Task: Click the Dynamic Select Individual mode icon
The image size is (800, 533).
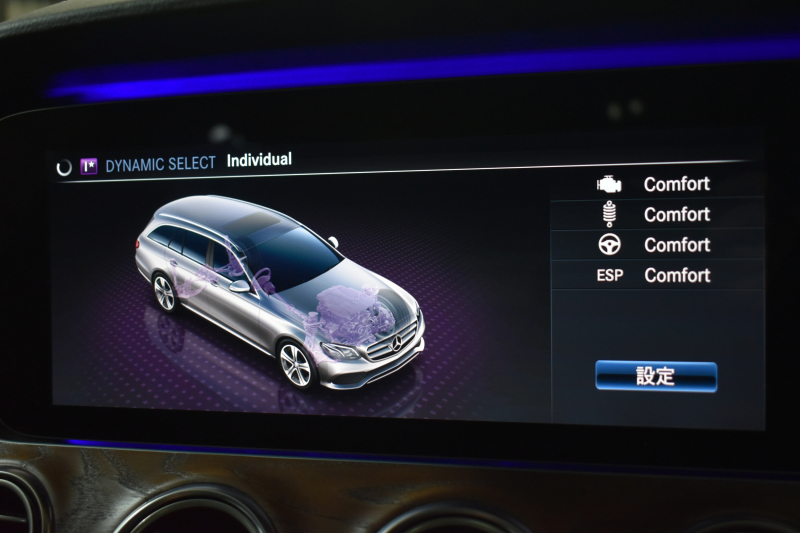Action: pyautogui.click(x=89, y=166)
